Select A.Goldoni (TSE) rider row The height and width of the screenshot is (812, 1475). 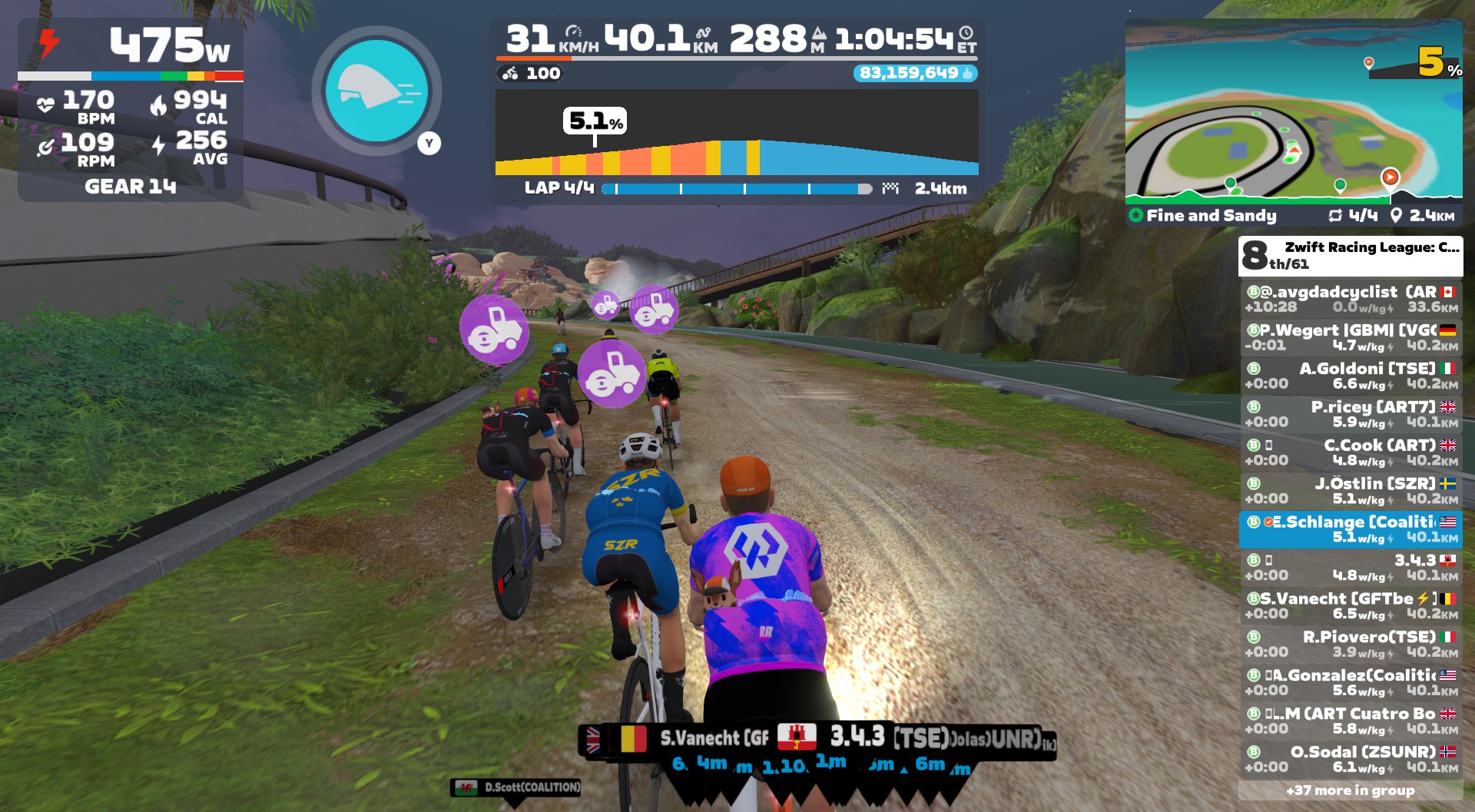point(1350,376)
